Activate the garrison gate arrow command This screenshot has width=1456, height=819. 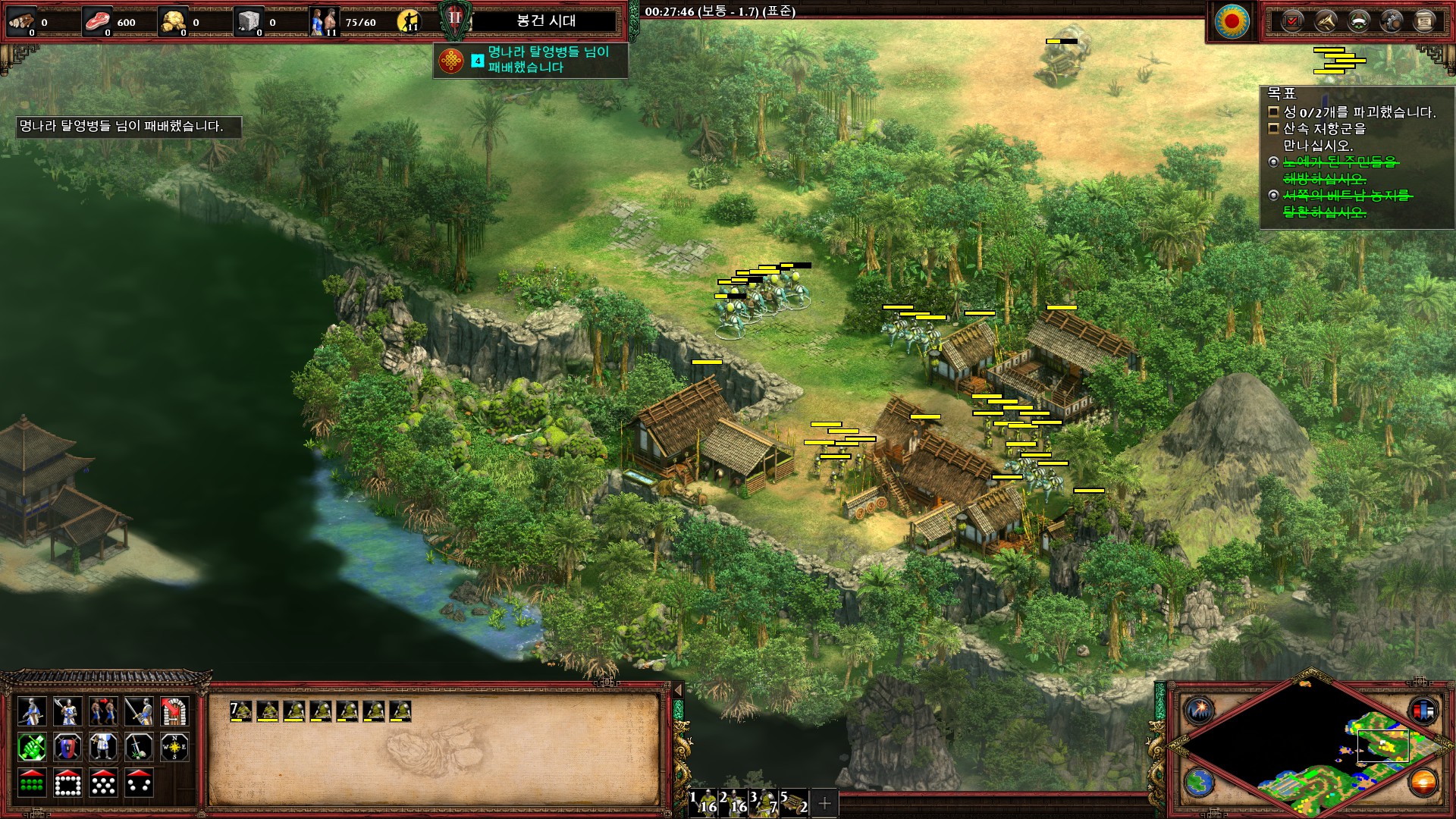175,711
